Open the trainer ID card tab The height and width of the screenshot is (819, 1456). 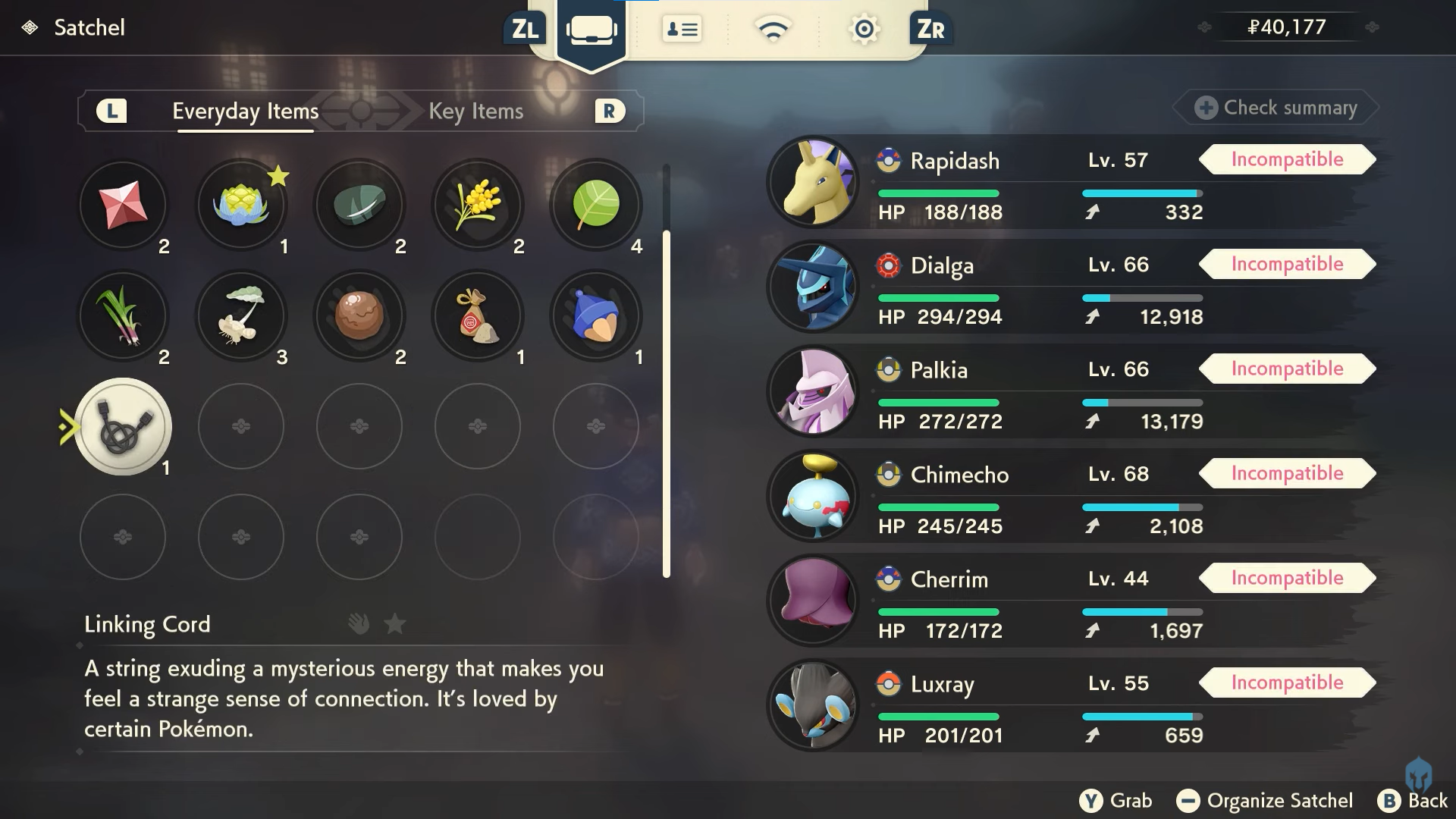coord(681,30)
